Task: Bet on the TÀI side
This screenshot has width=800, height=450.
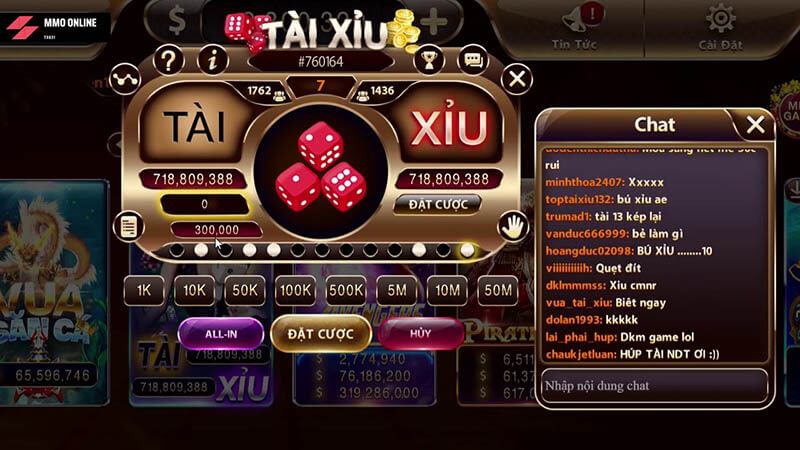Action: (196, 128)
